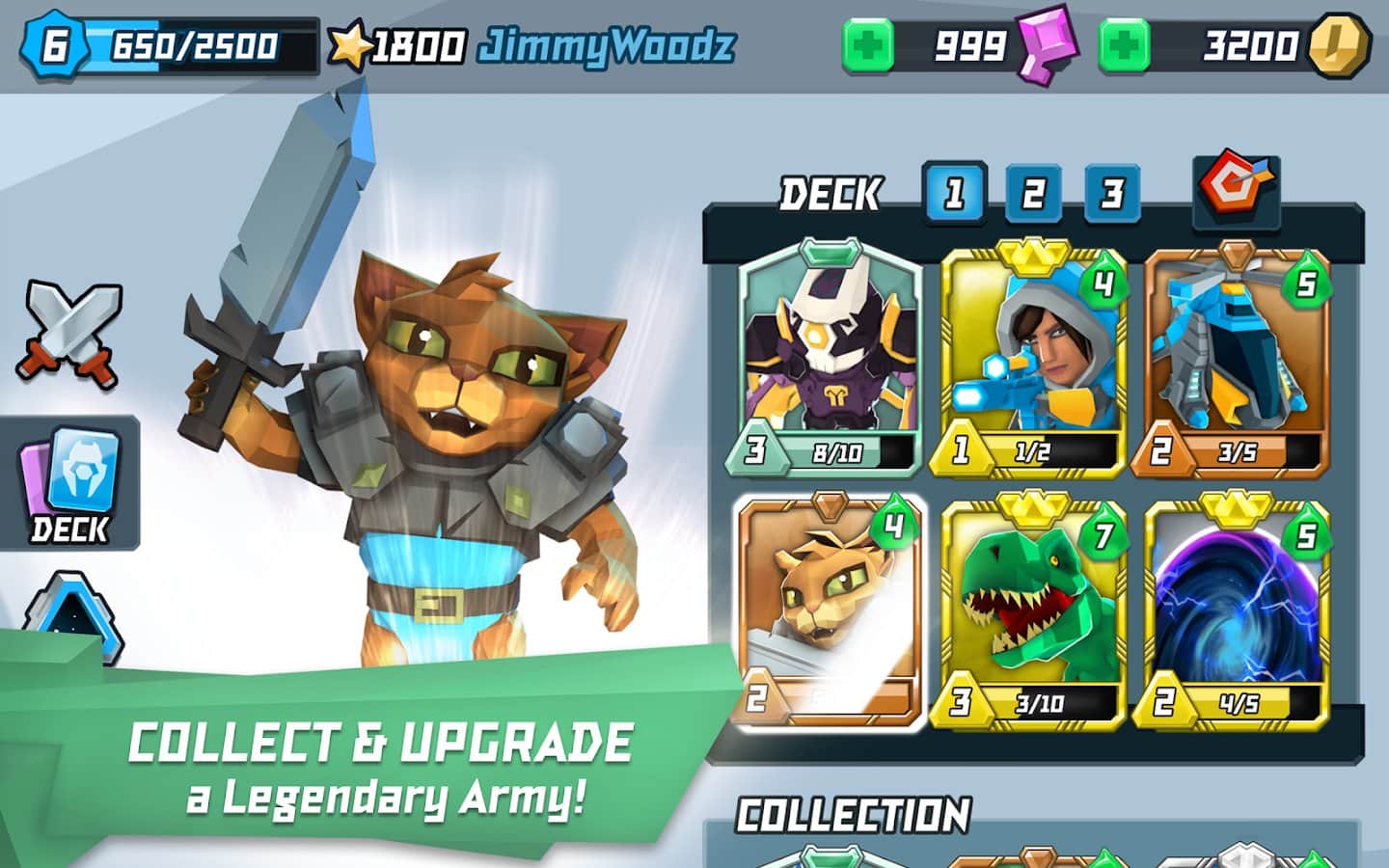The width and height of the screenshot is (1389, 868).
Task: Add more purple gems
Action: pos(867,45)
